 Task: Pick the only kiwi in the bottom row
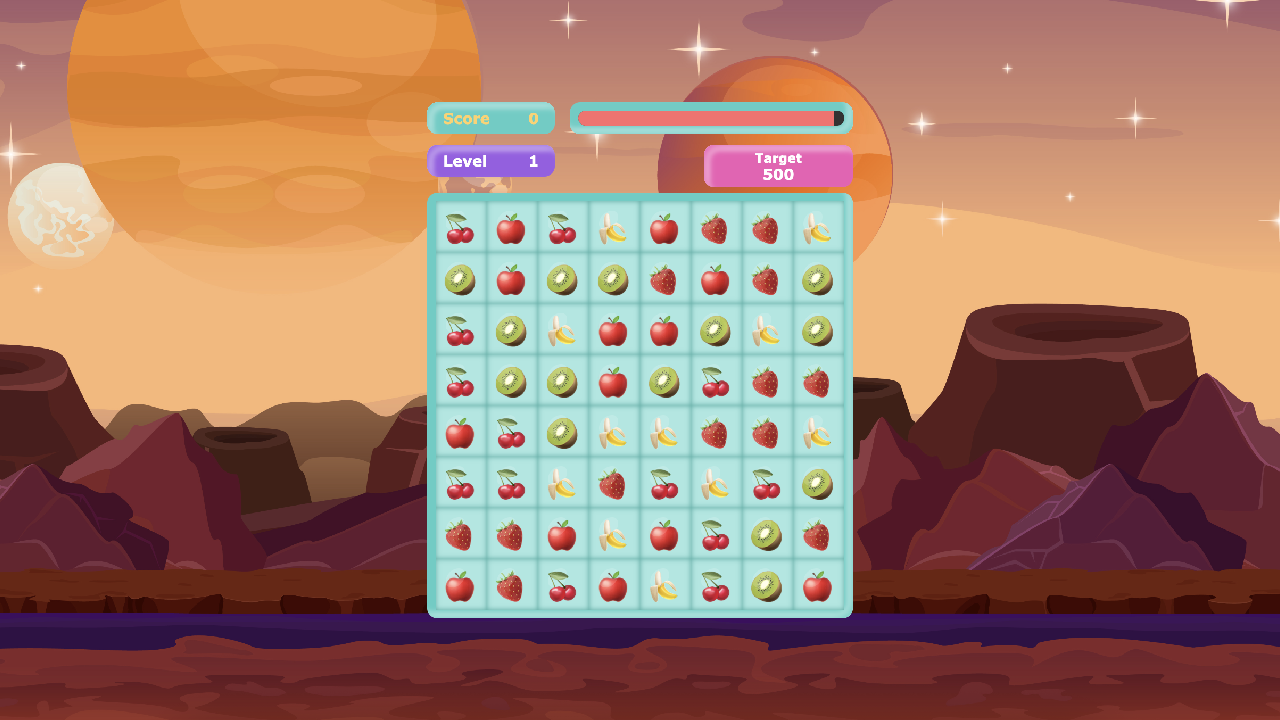click(x=766, y=586)
